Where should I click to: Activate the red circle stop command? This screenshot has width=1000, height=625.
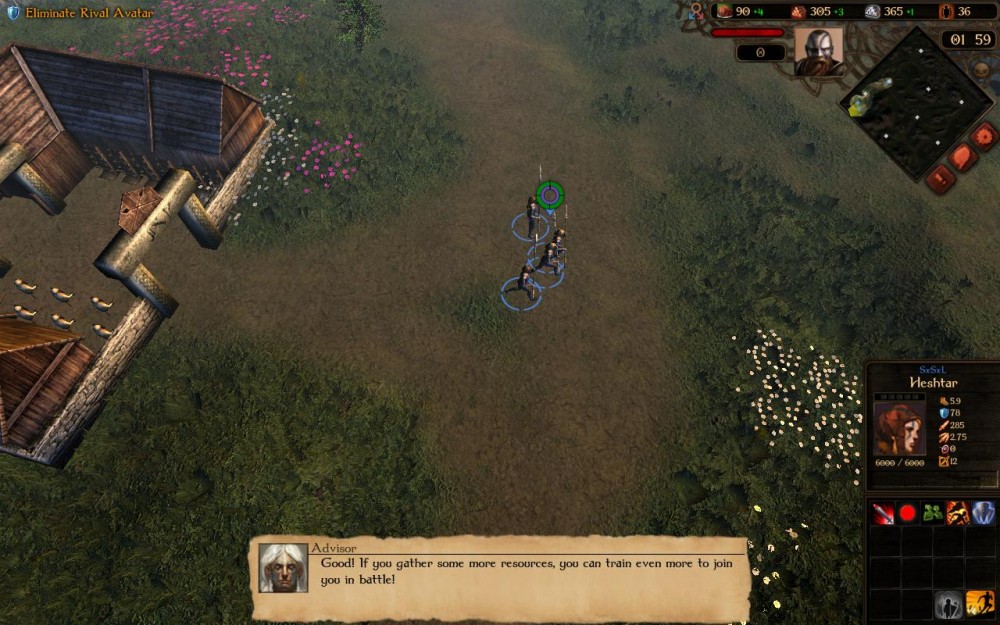(x=908, y=513)
